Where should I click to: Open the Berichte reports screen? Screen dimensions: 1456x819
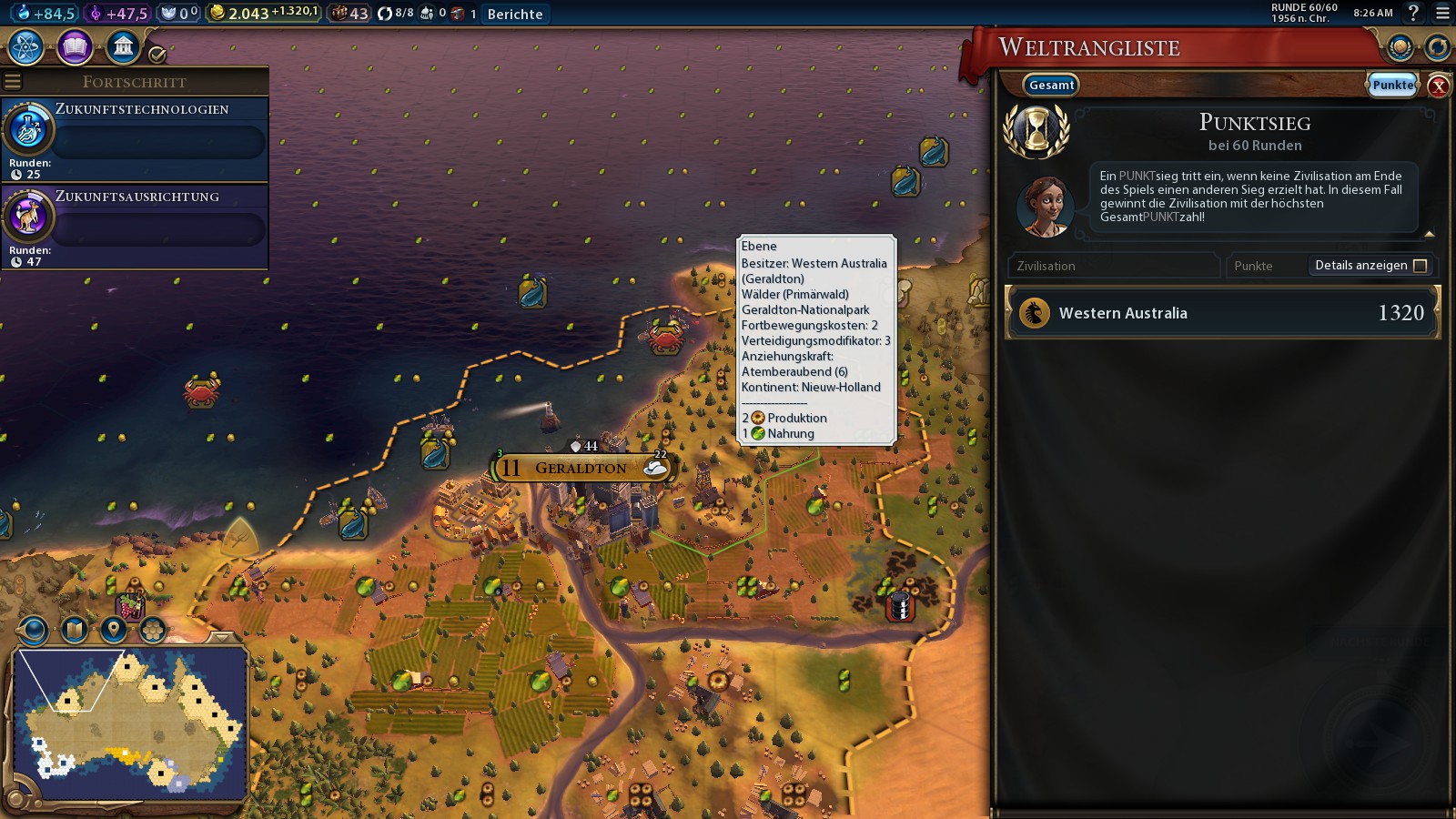pos(515,14)
